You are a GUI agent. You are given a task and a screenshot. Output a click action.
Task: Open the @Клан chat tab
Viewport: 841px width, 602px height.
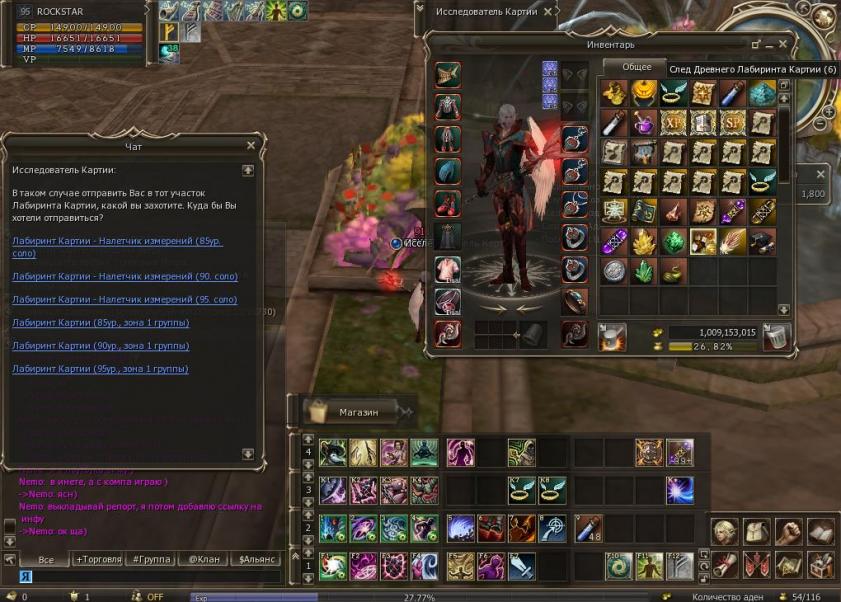[202, 559]
